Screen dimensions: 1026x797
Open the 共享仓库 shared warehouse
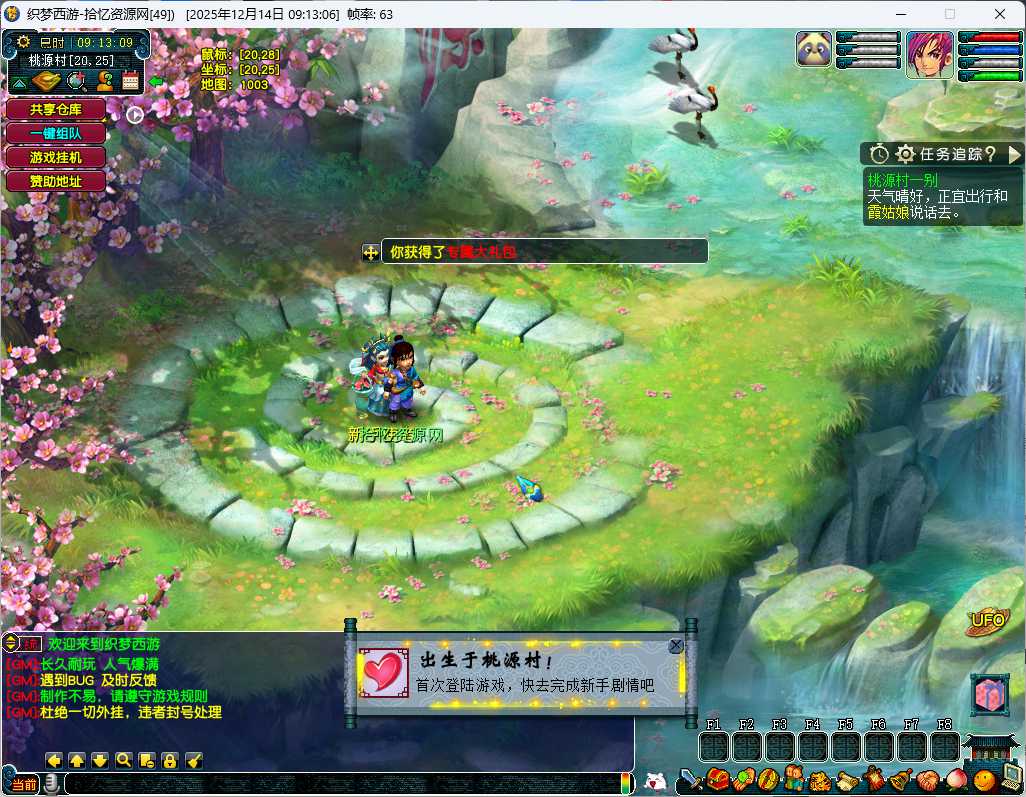[x=55, y=109]
